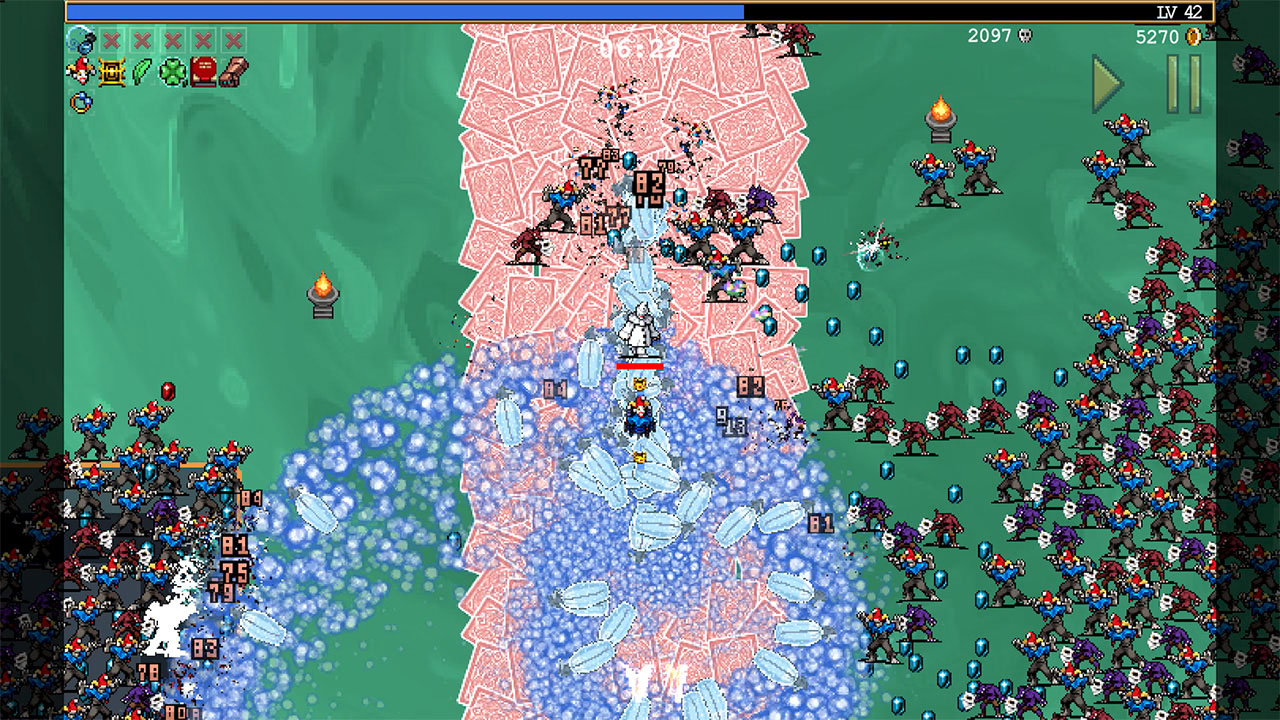Select the green feather Wings item
The width and height of the screenshot is (1280, 720).
click(x=142, y=71)
